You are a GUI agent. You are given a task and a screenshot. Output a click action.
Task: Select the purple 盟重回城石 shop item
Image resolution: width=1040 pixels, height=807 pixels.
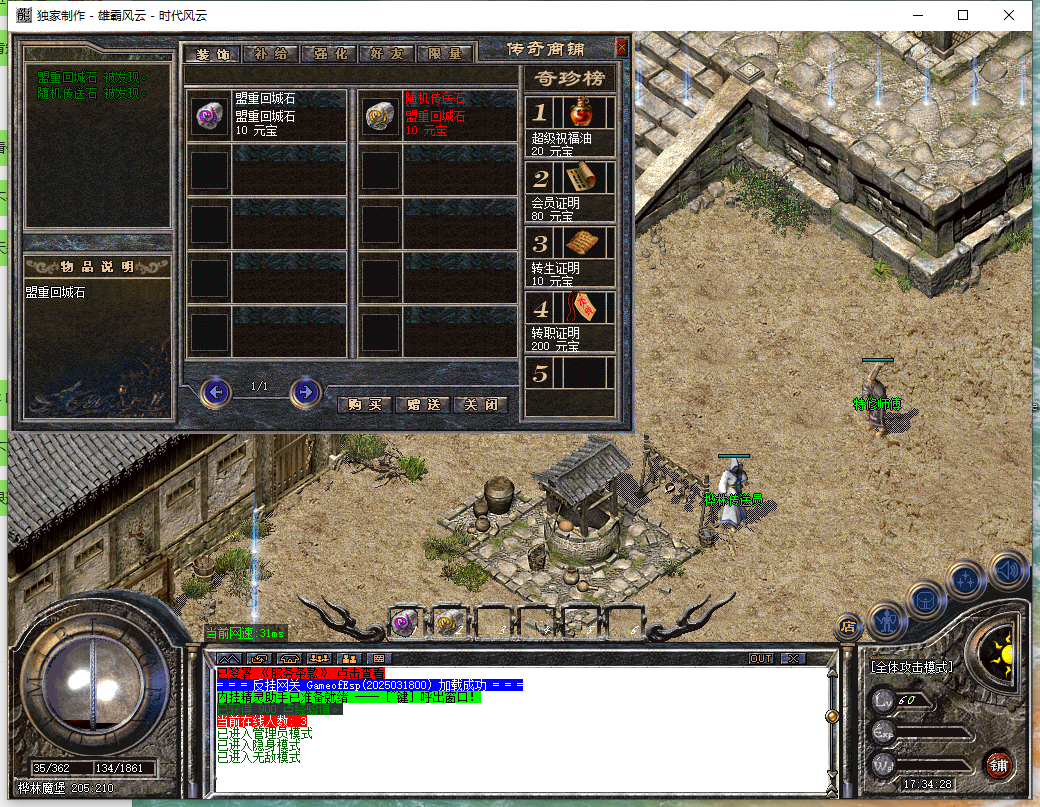(x=210, y=116)
